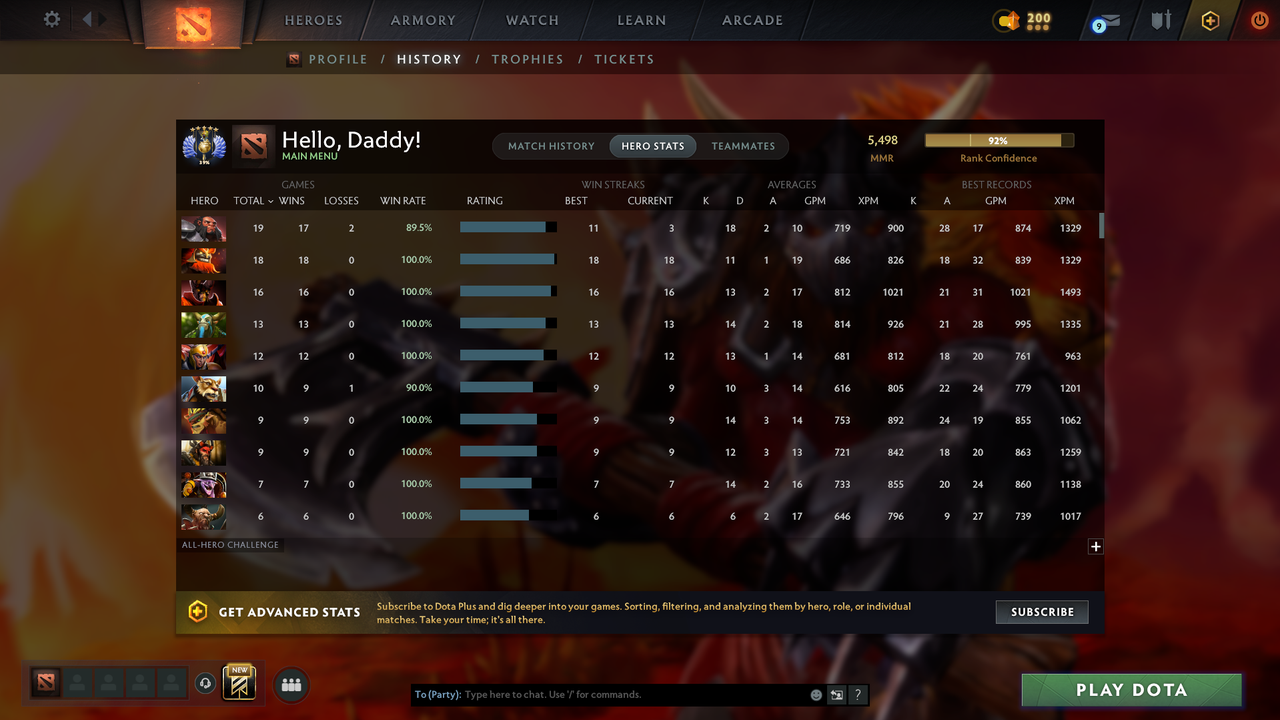The image size is (1280, 720).
Task: Select the WATCH menu item
Action: coord(532,20)
